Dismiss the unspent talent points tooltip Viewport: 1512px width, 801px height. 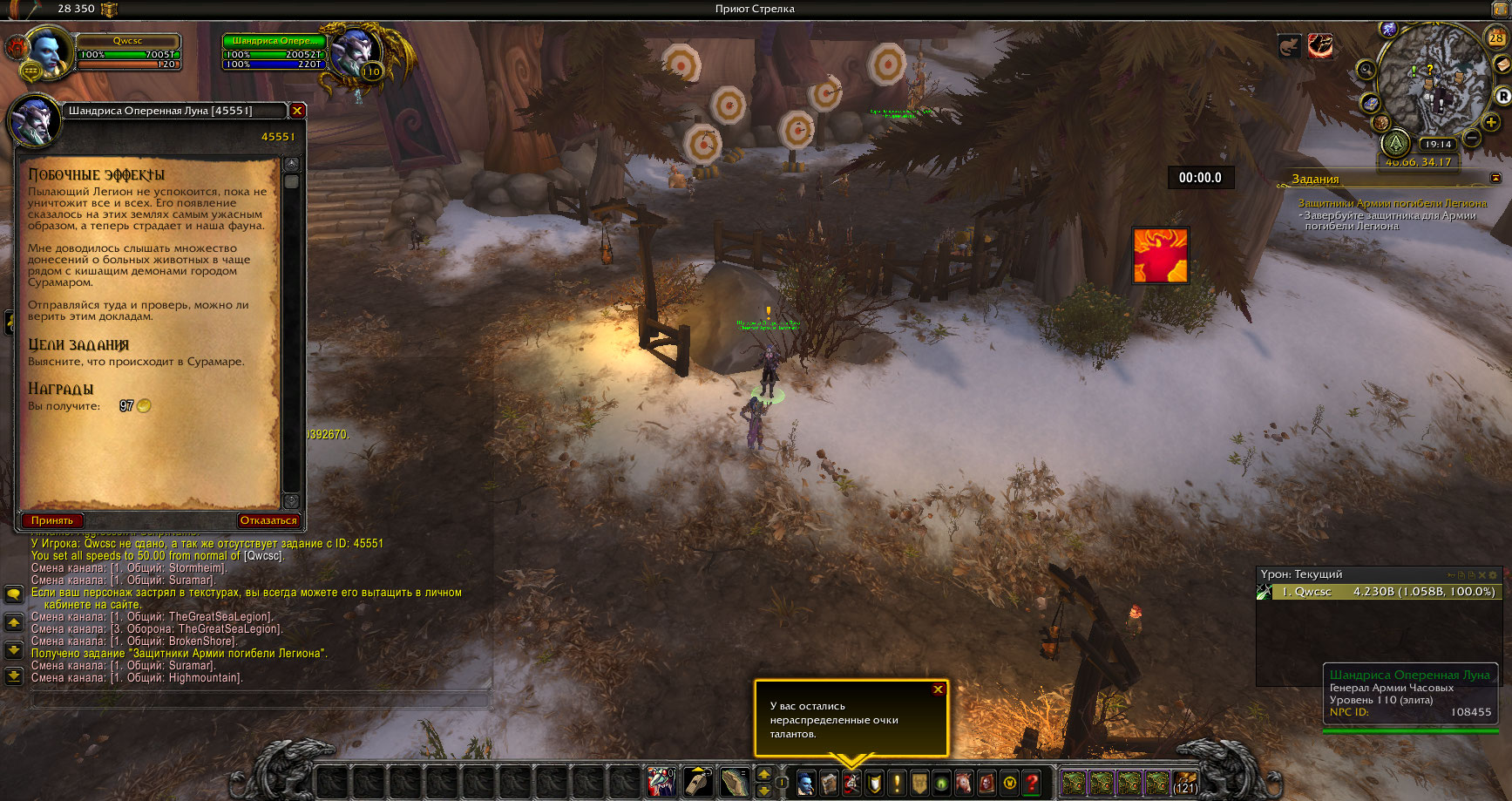coord(938,689)
